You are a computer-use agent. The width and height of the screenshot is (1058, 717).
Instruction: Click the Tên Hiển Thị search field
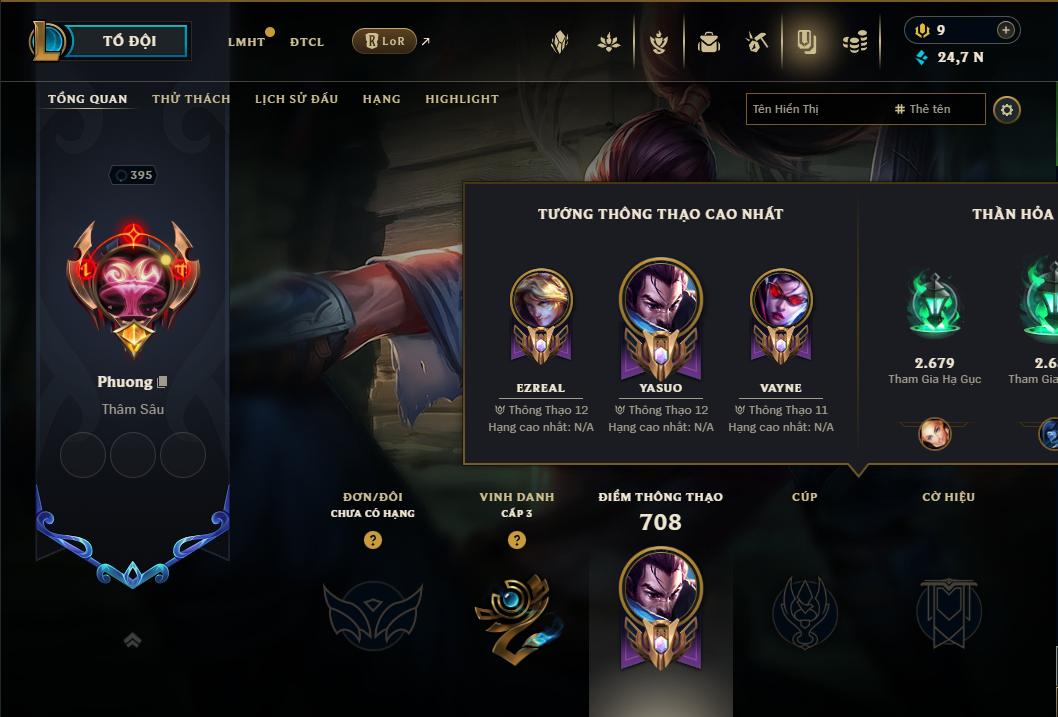click(815, 109)
